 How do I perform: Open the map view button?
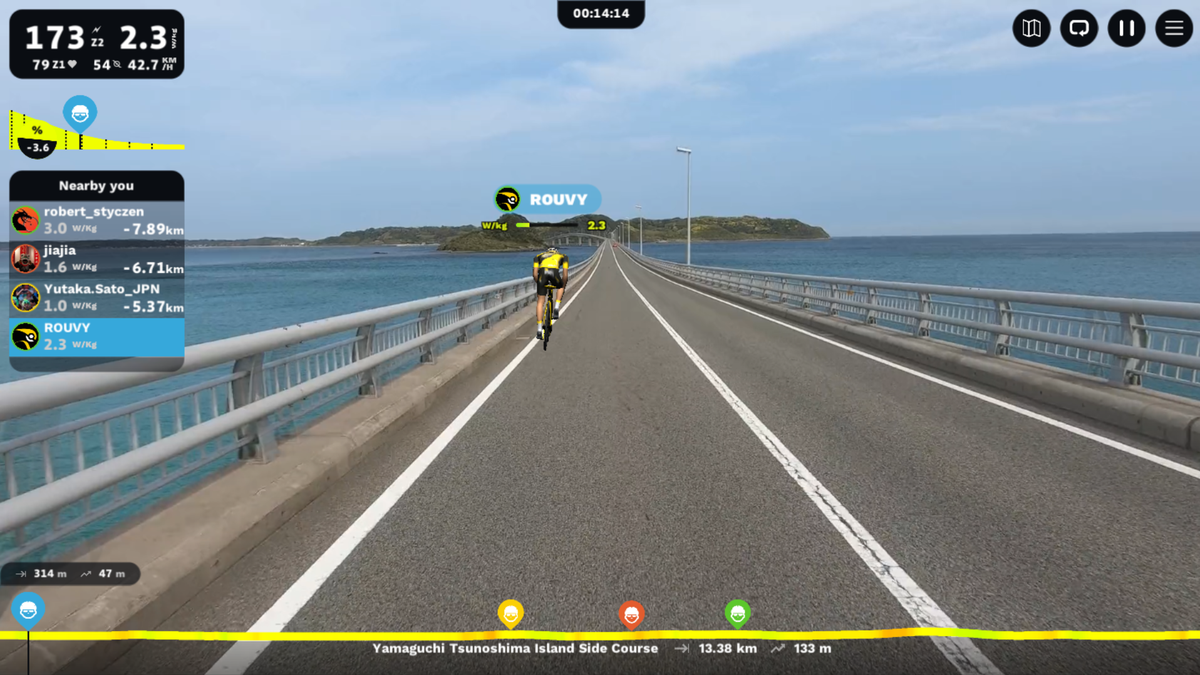1031,28
